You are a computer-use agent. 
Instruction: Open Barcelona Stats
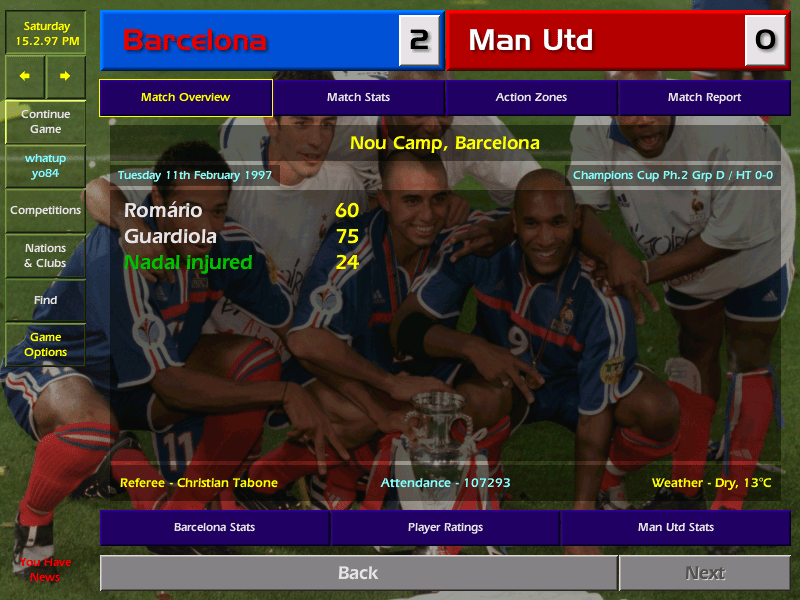[x=214, y=527]
